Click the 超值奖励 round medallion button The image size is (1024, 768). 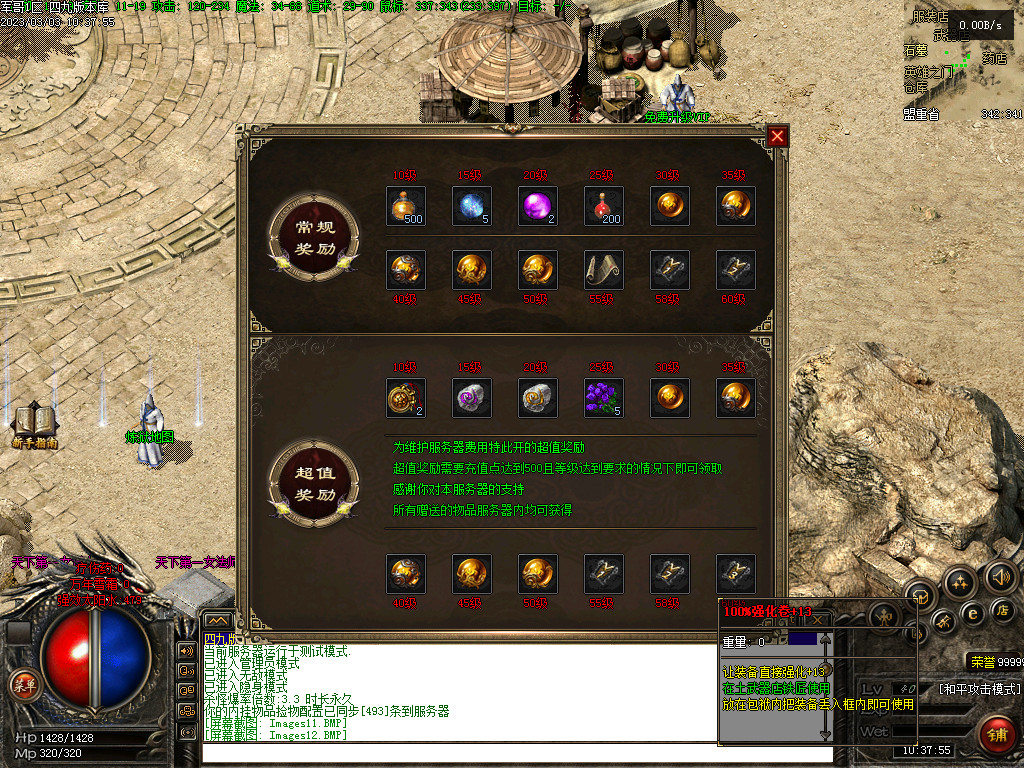click(315, 483)
